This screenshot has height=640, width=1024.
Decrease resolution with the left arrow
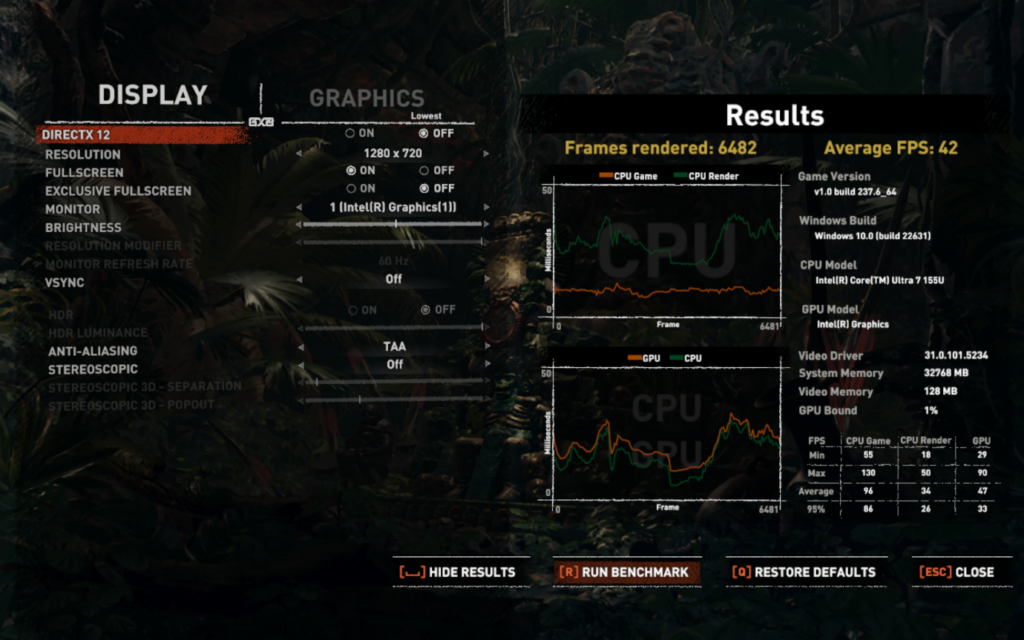click(298, 154)
